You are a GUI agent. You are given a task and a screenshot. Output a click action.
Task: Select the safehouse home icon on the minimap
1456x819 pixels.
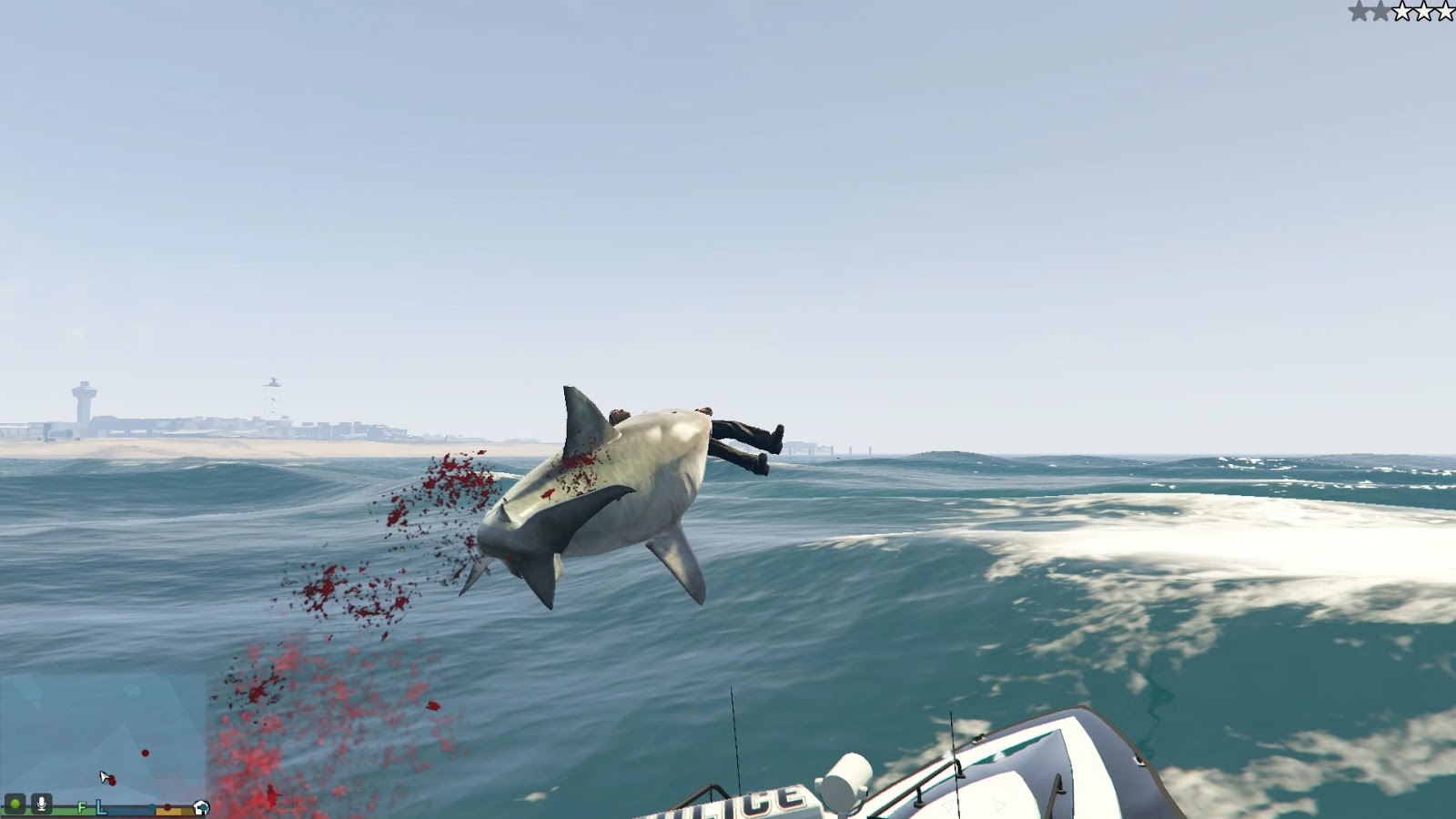pos(201,808)
